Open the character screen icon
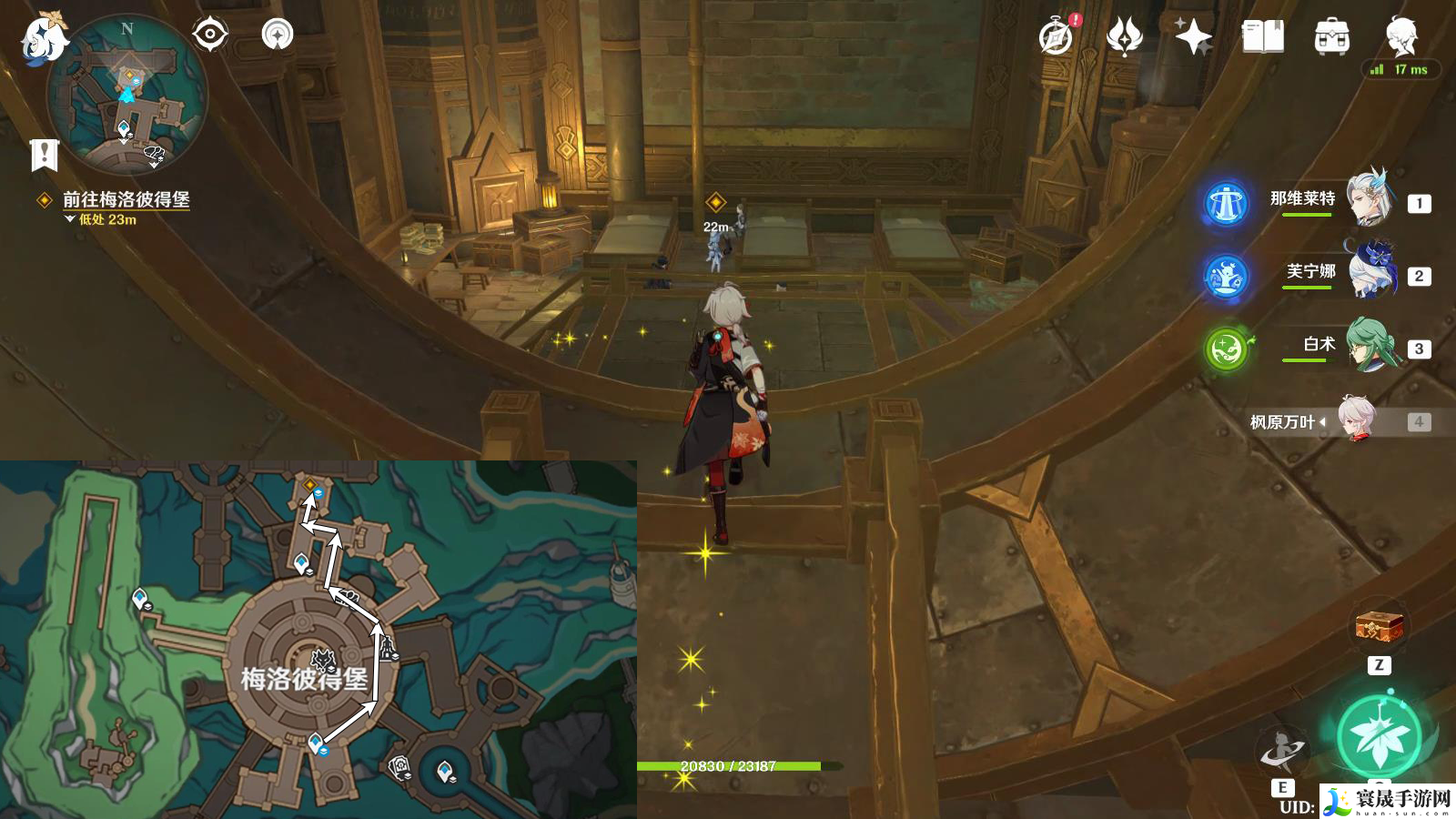The width and height of the screenshot is (1456, 819). 1400,35
